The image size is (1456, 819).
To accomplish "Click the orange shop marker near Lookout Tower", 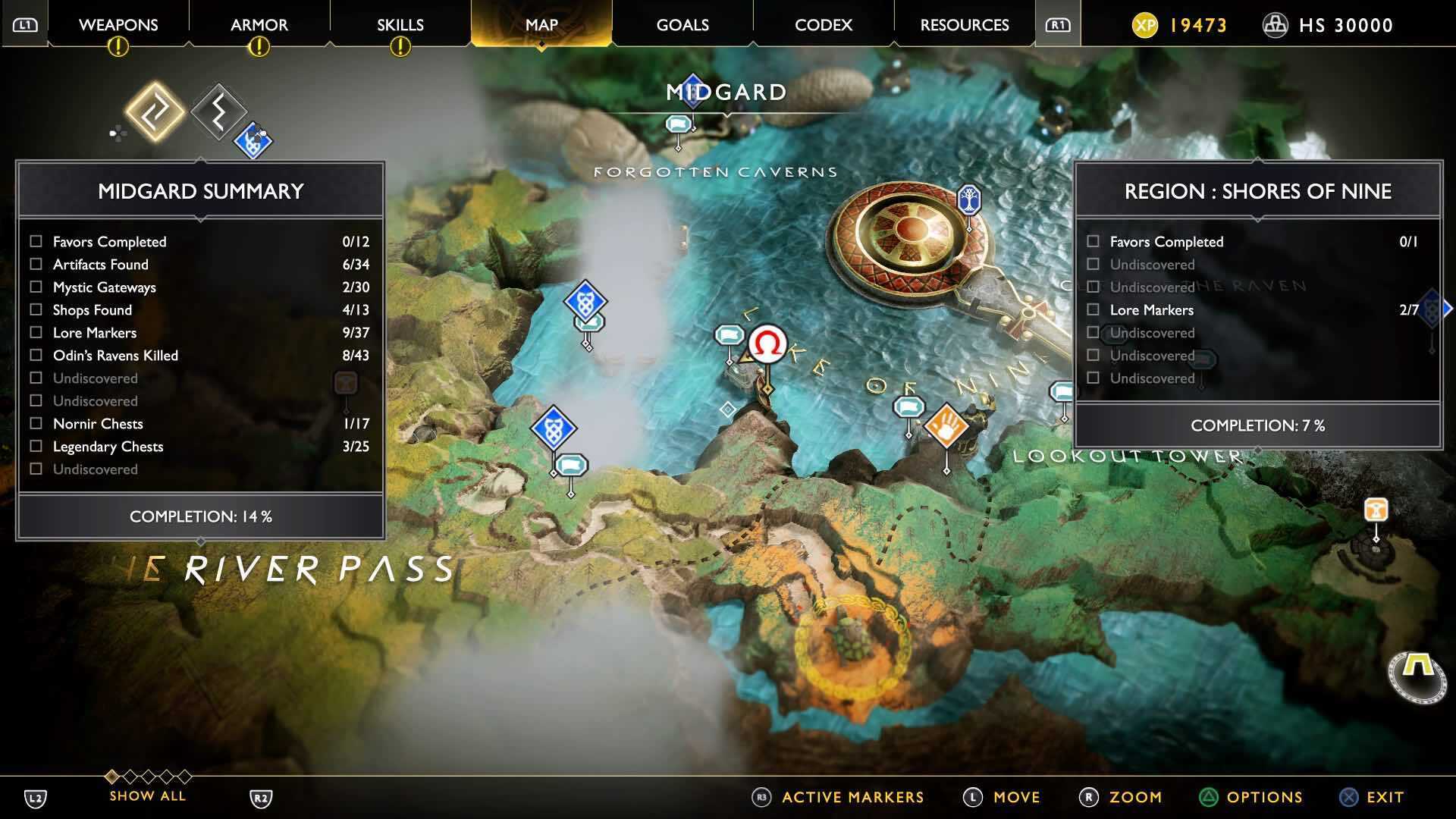I will (x=946, y=425).
